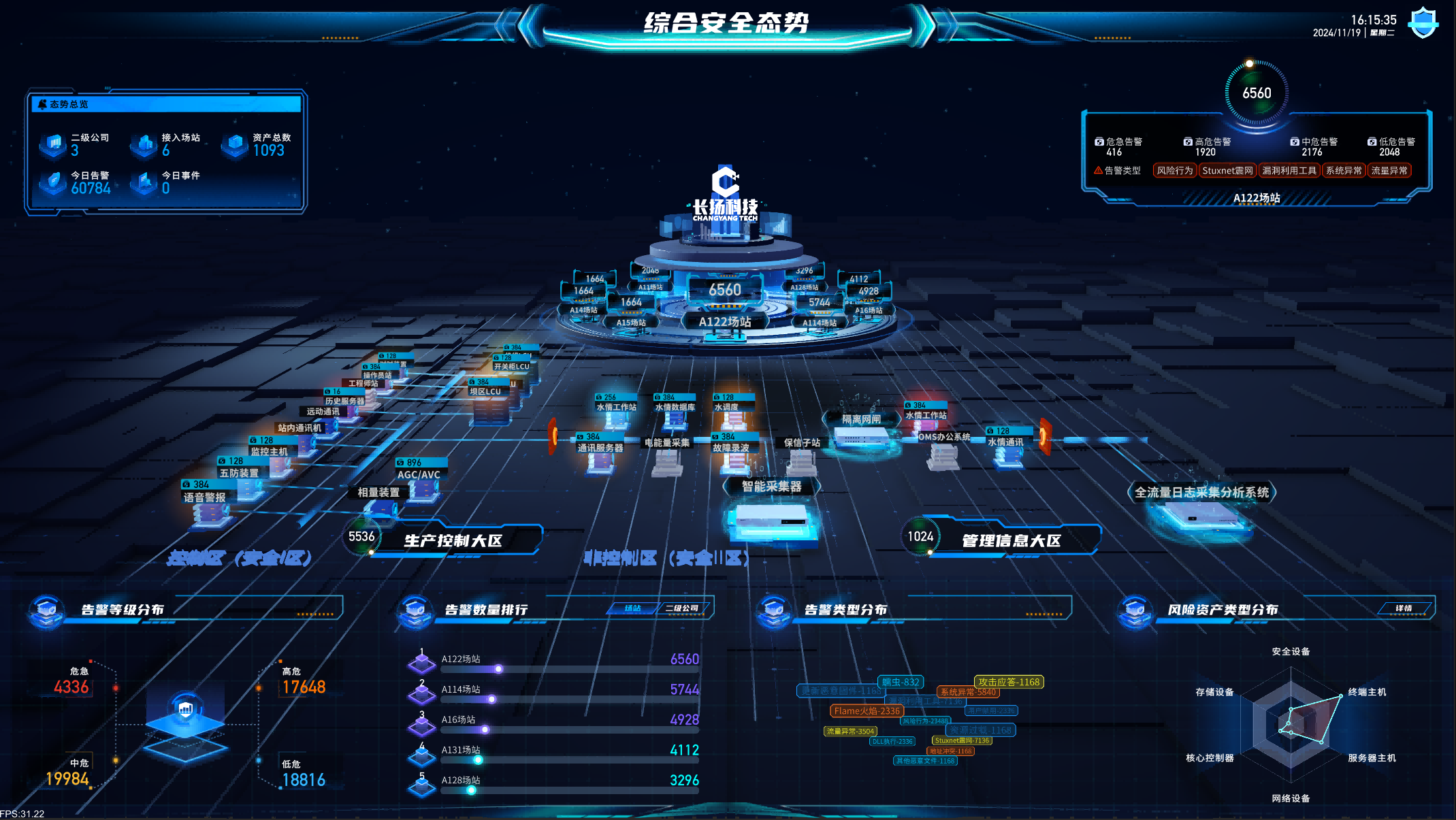Click the 攻击应答-1168 alarm type tag
1456x820 pixels.
1008,682
